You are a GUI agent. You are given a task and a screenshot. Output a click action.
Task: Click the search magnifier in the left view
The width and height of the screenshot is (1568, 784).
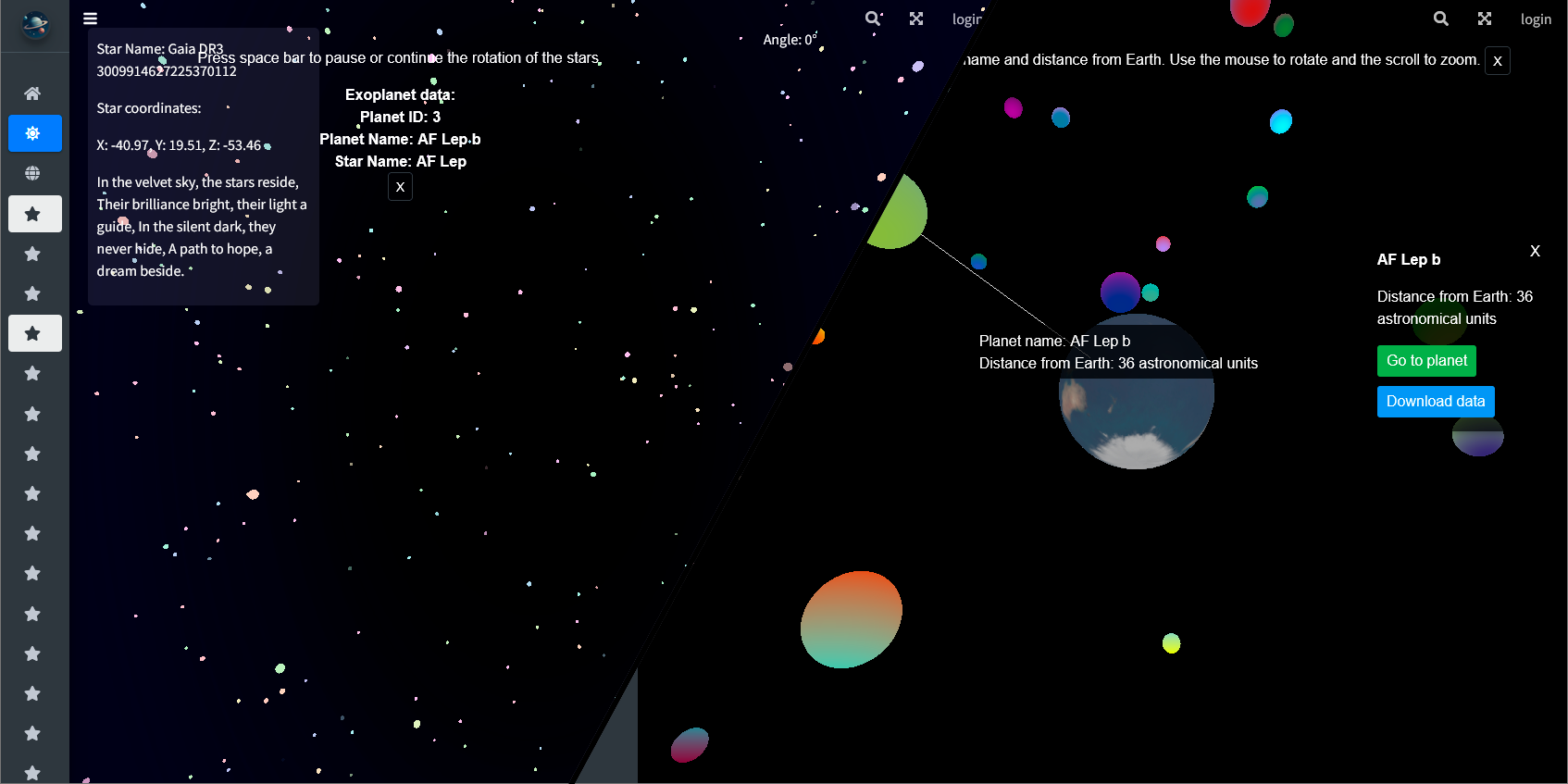[871, 19]
